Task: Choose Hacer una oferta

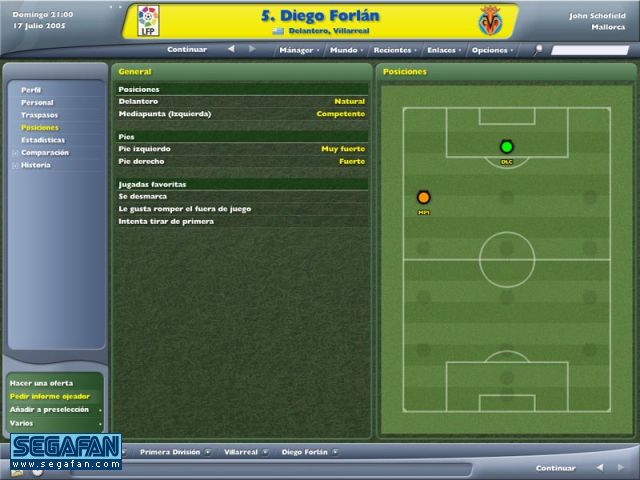Action: 41,383
